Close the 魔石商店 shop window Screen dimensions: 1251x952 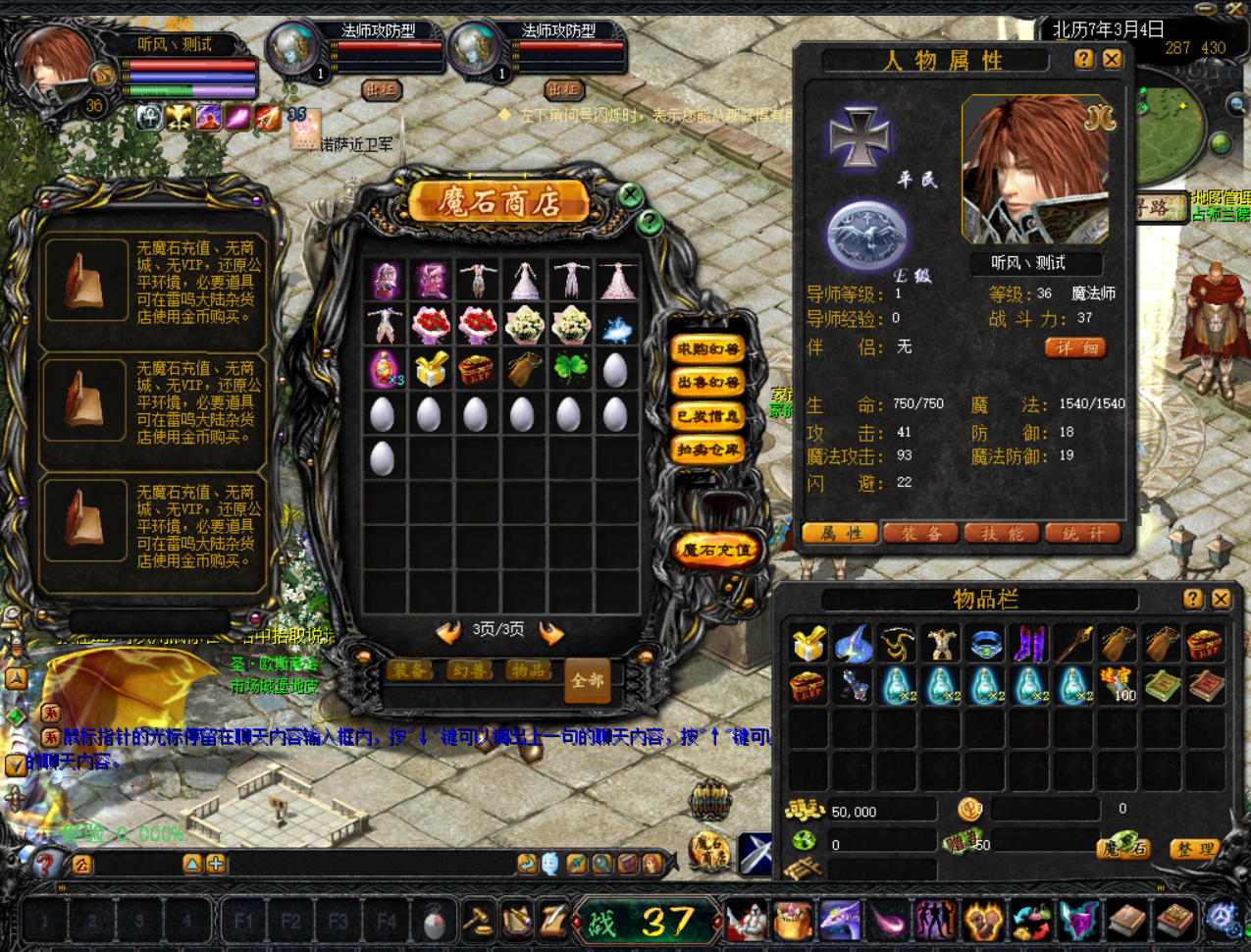pyautogui.click(x=631, y=194)
